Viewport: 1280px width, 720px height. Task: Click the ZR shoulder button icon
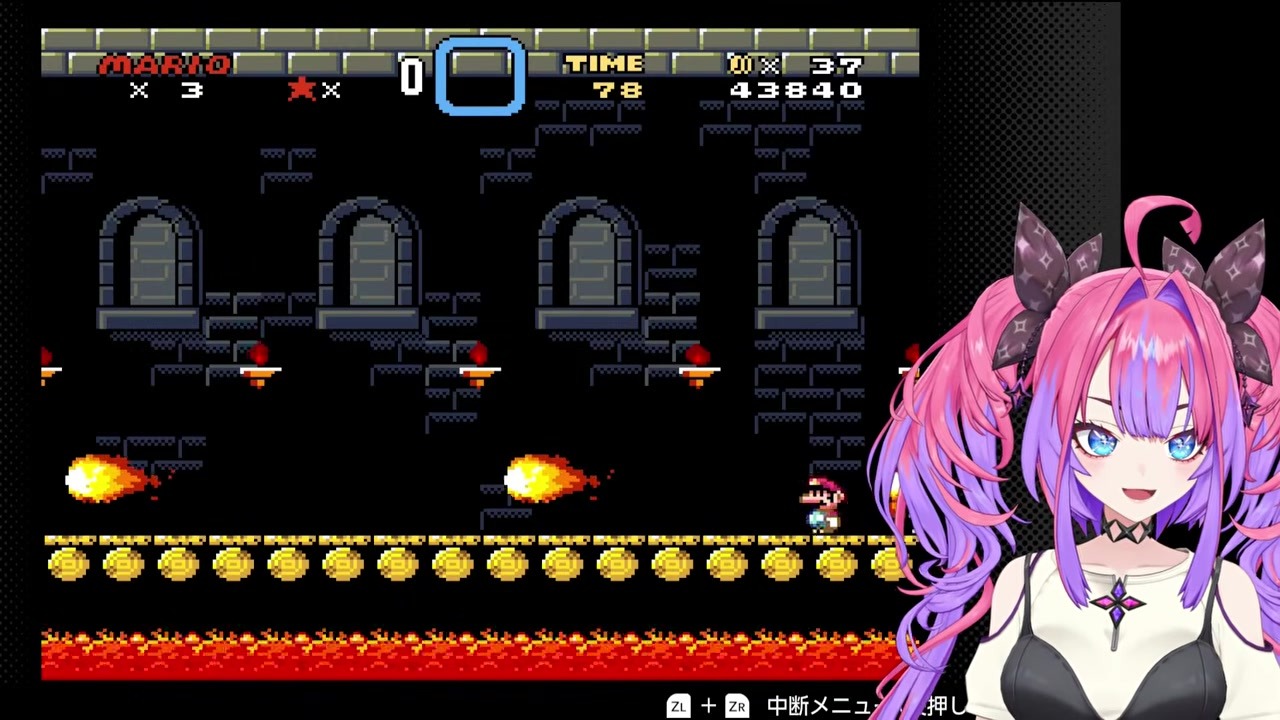(737, 706)
